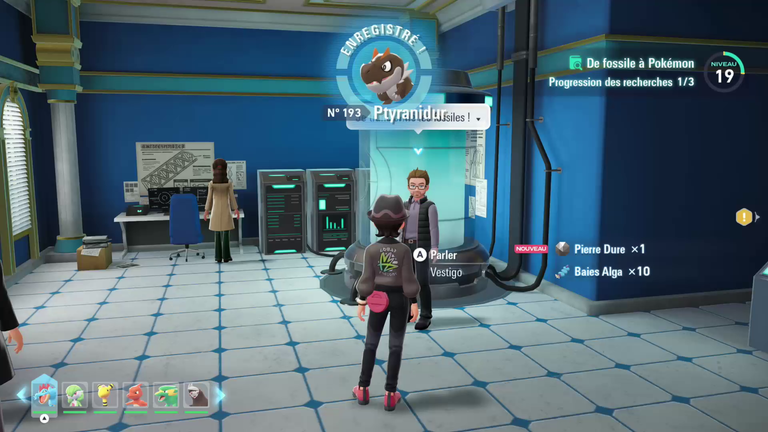
Task: Select Feraligatr in the party bar
Action: [x=45, y=395]
